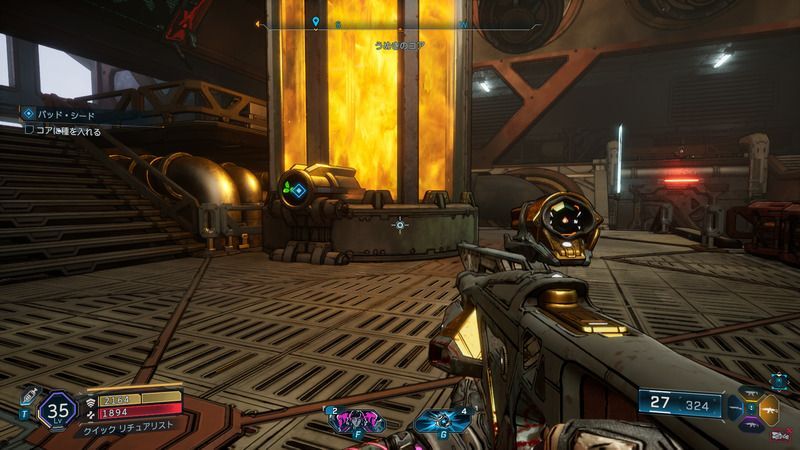Switch to the orange right weapon slot
Screen dimensions: 800x450
tap(771, 409)
